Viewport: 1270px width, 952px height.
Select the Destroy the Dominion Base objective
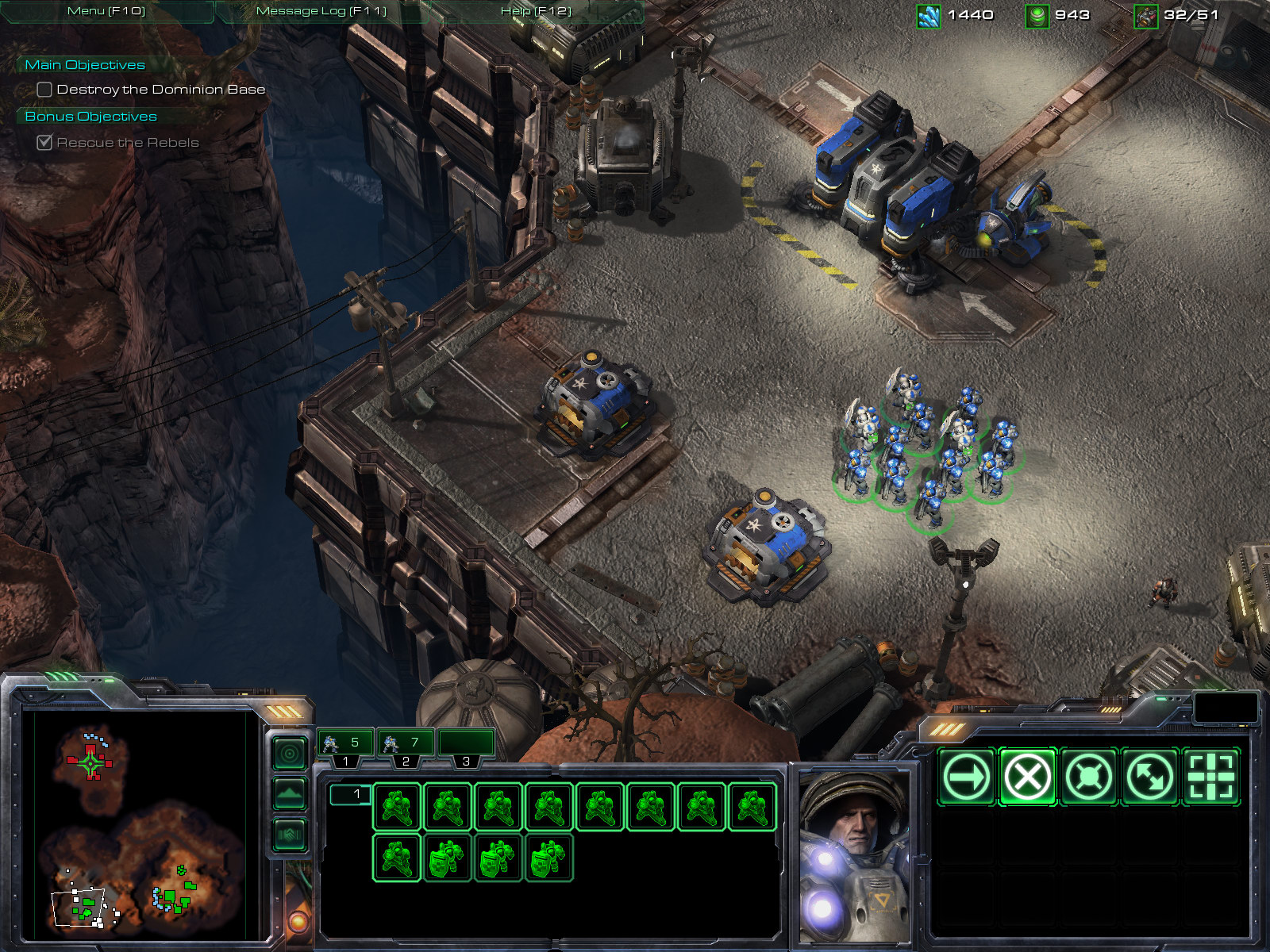160,90
